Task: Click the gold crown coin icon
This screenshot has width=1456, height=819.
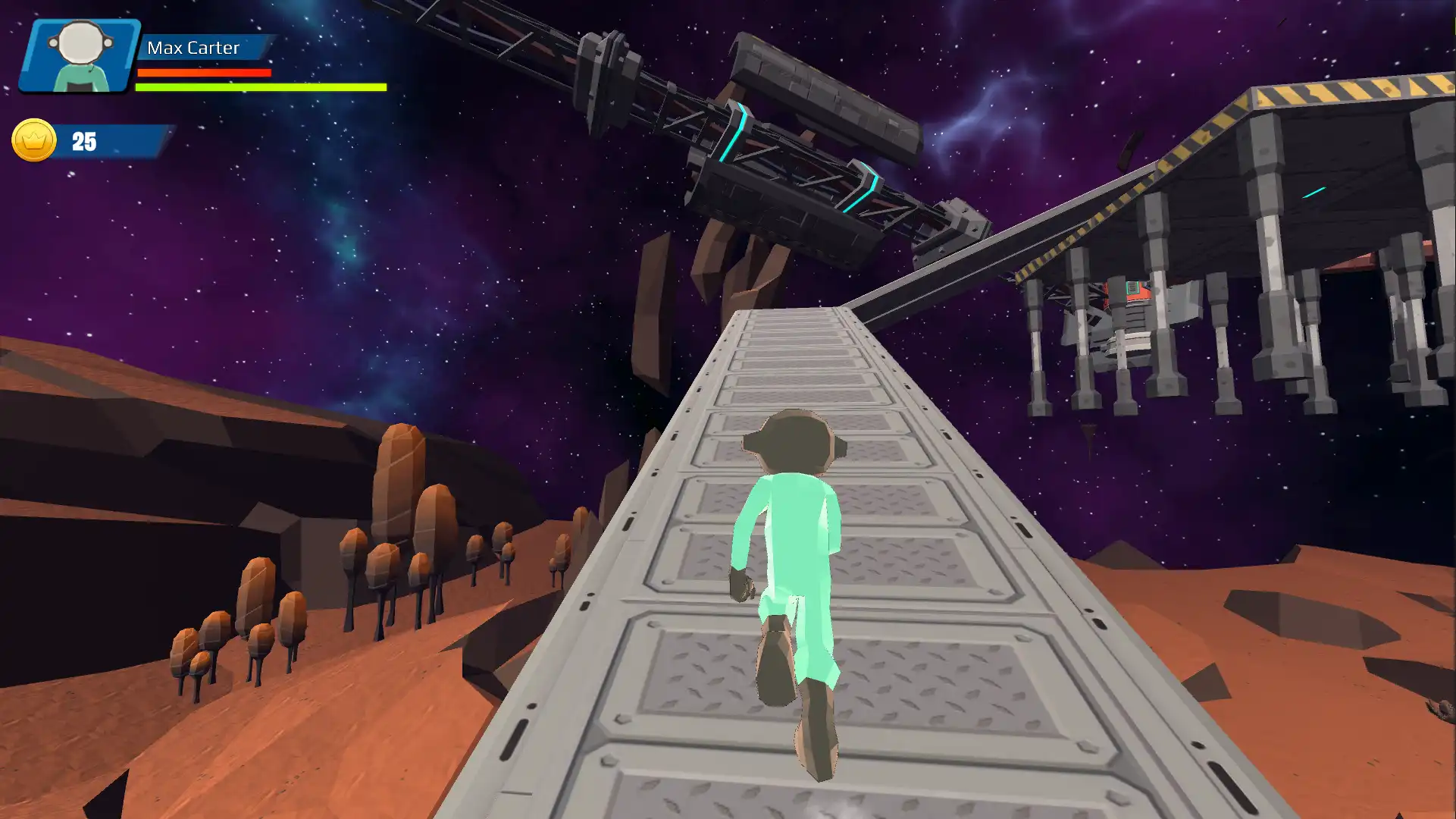Action: pos(34,140)
